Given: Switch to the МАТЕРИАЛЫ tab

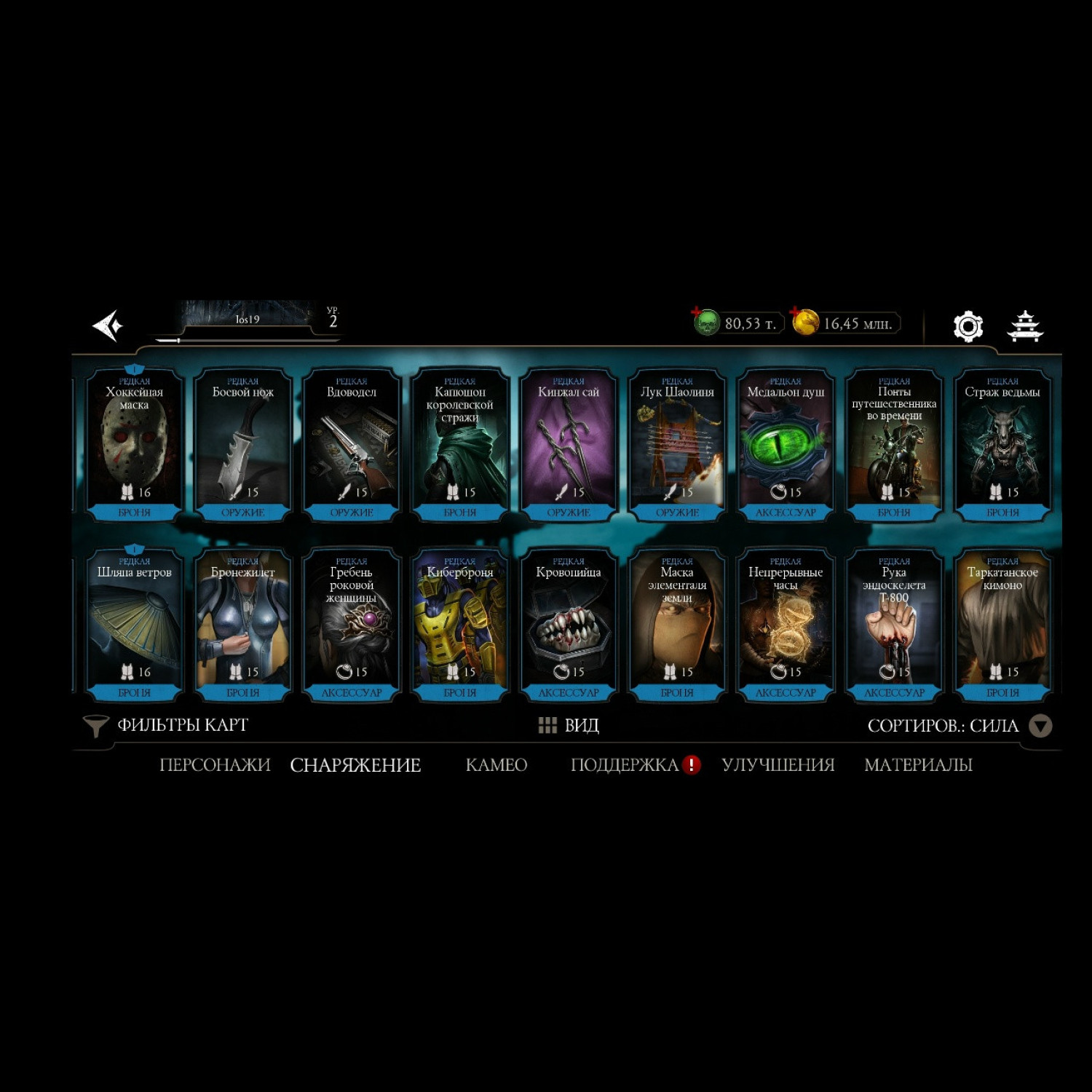Looking at the screenshot, I should (x=918, y=765).
